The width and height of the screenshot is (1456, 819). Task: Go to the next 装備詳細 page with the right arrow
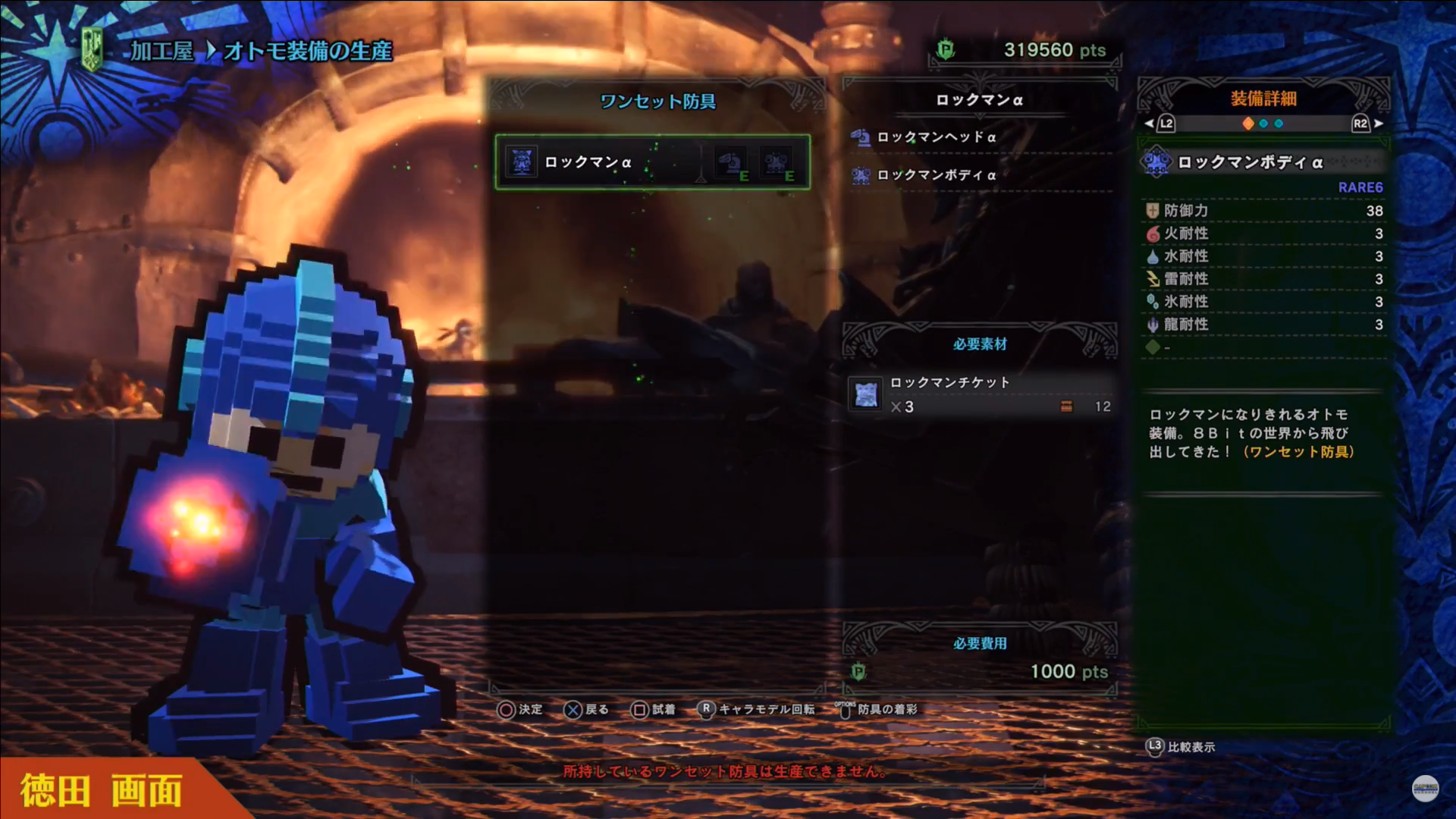1379,124
